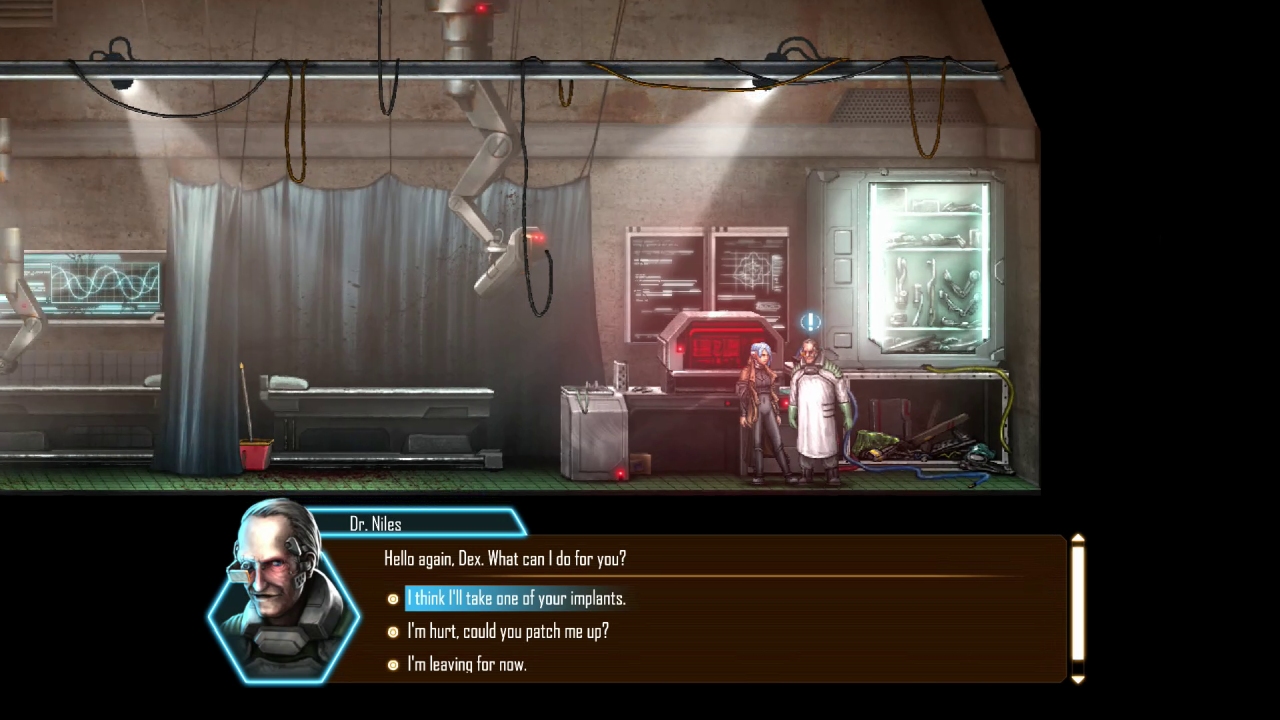Screen dimensions: 1280x720
Task: Click the down arrow of the dialogue scrollbar
Action: pos(1077,678)
